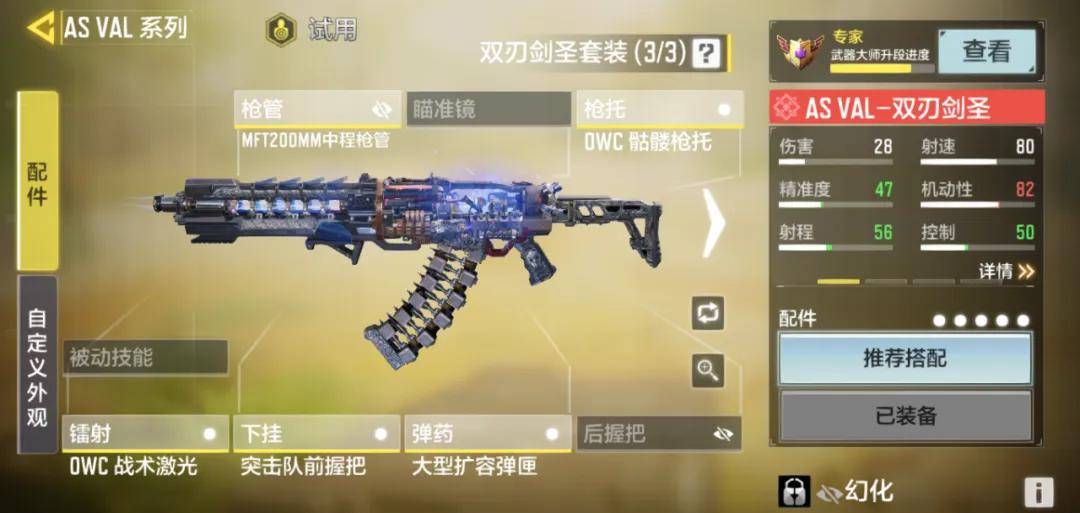Click 查看 to view weapon master progress
1080x513 pixels.
(x=986, y=51)
